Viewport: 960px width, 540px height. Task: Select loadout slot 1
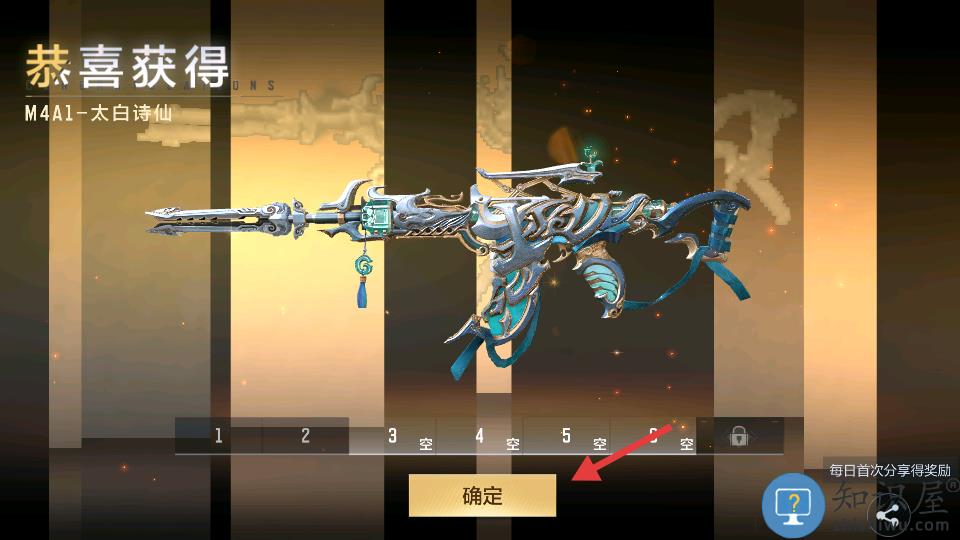pos(218,436)
